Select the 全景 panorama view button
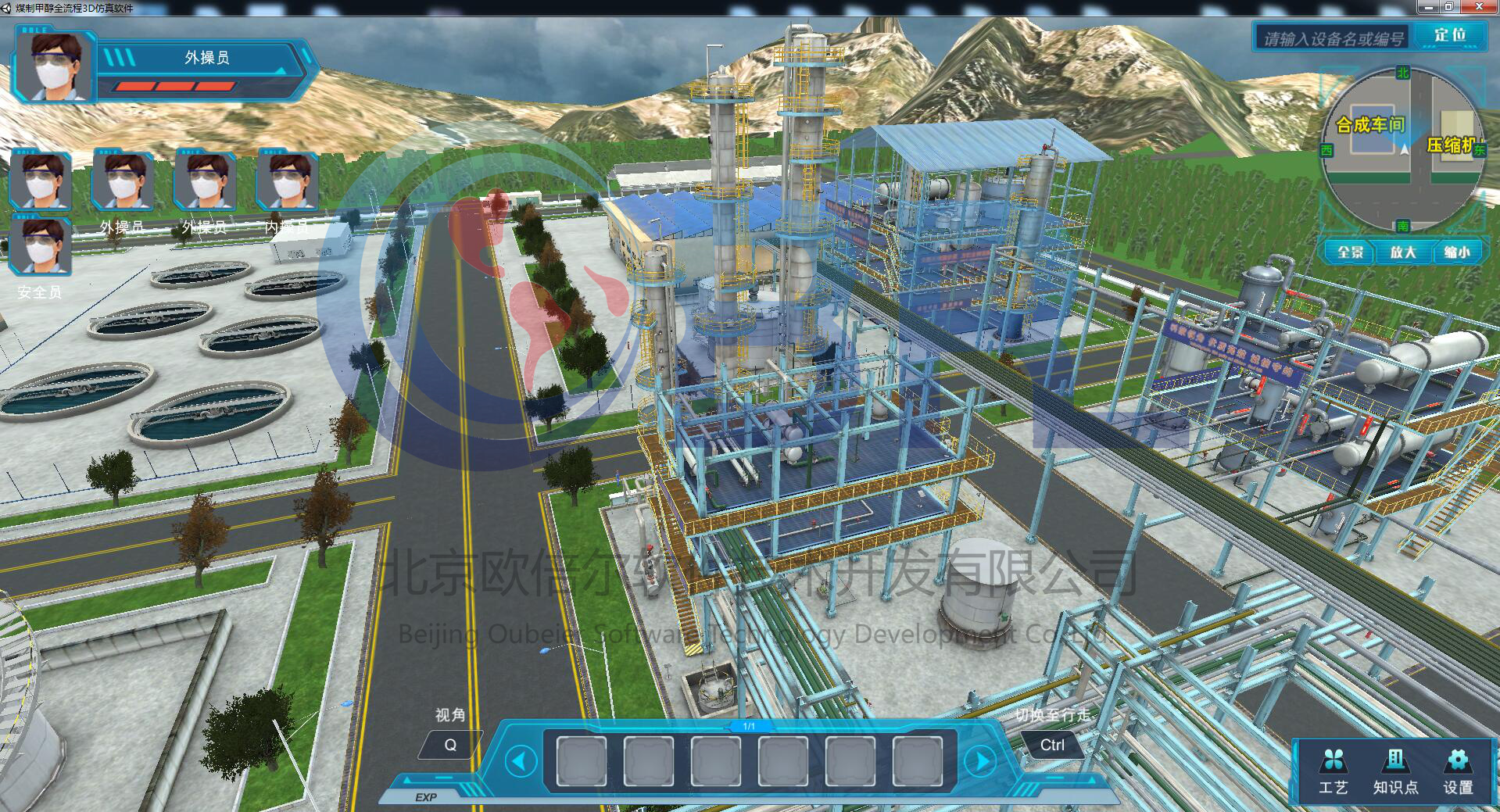The width and height of the screenshot is (1500, 812). click(1350, 252)
